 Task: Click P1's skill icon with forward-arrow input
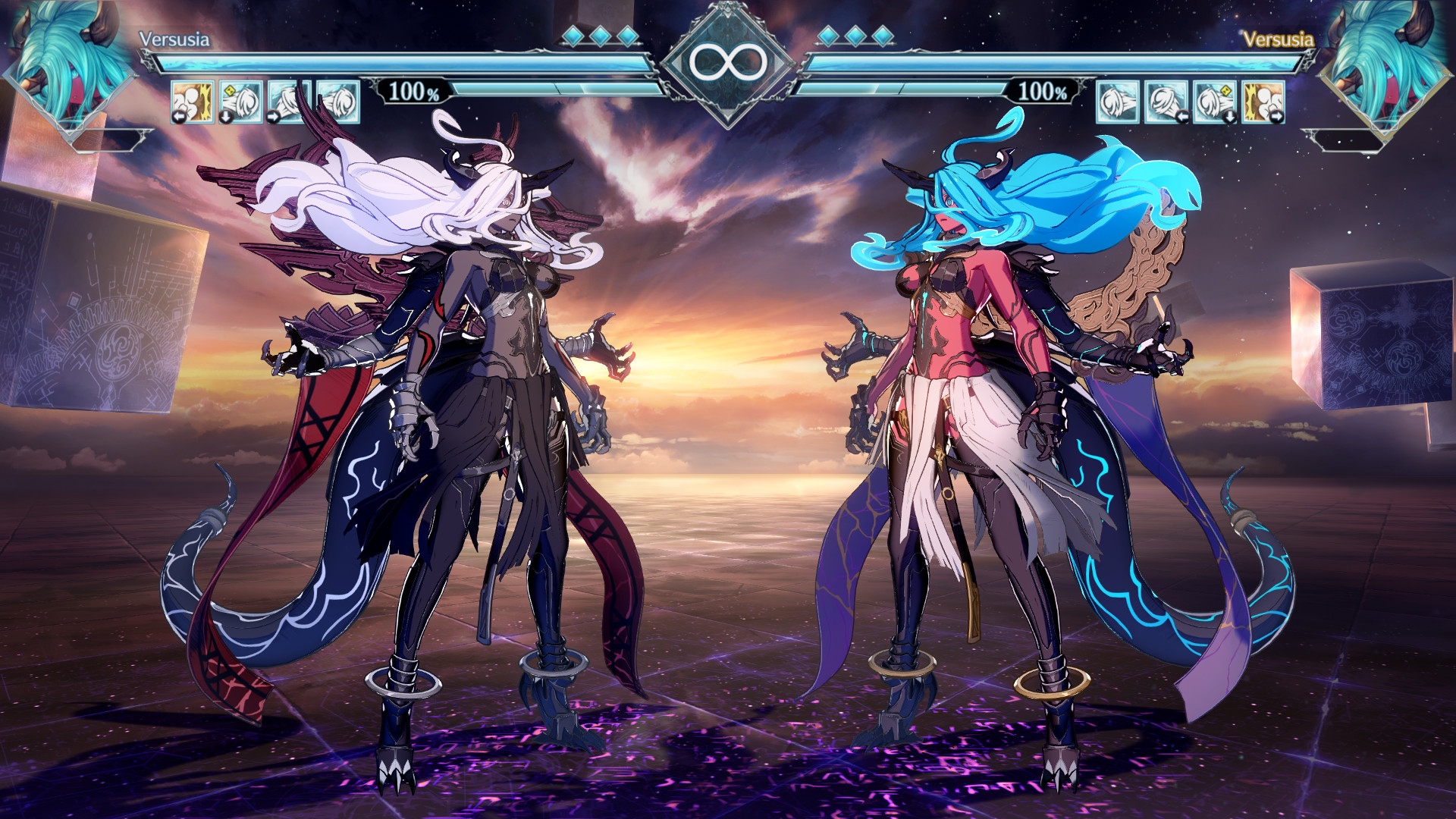pyautogui.click(x=290, y=102)
